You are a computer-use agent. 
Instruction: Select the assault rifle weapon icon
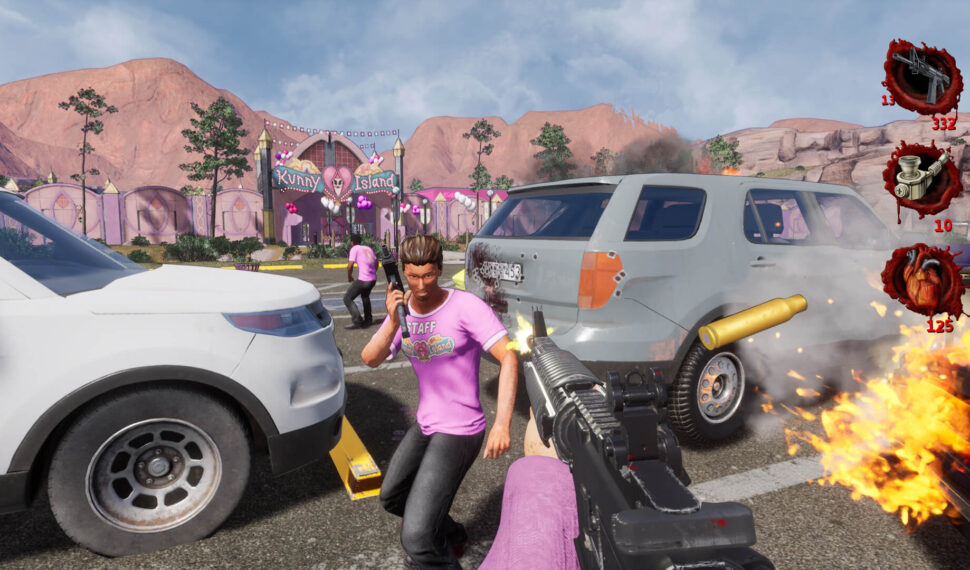click(x=921, y=77)
